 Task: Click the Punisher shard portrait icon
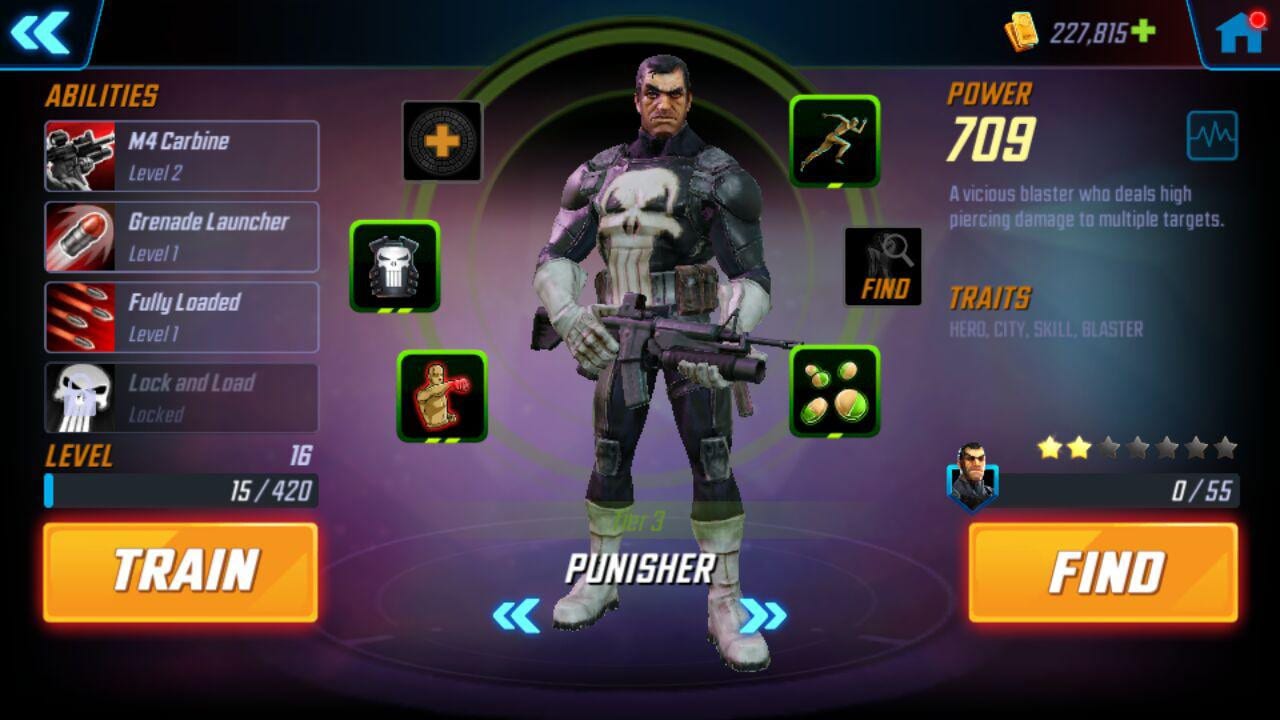tap(972, 475)
